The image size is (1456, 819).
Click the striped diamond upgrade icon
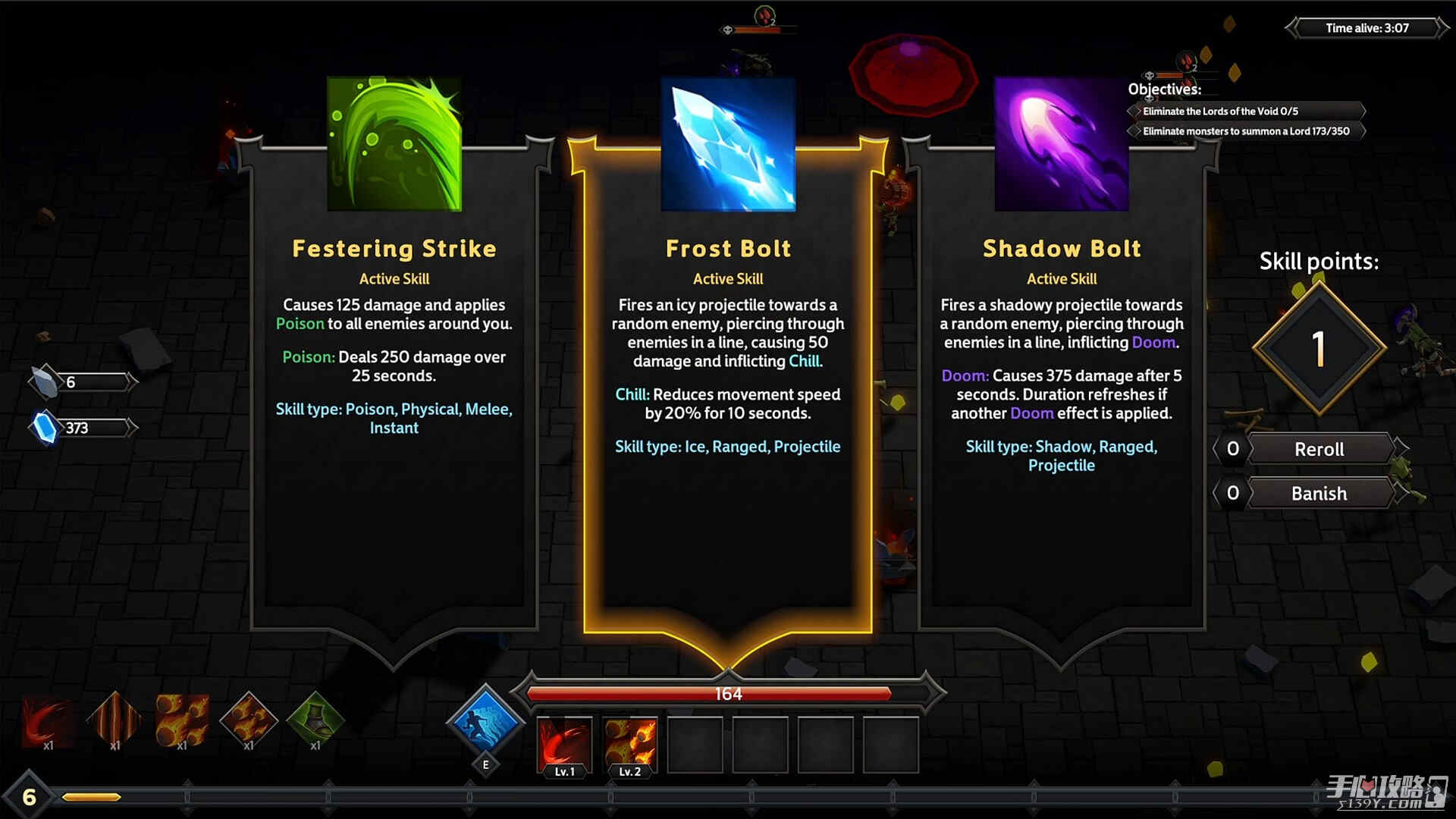click(115, 718)
